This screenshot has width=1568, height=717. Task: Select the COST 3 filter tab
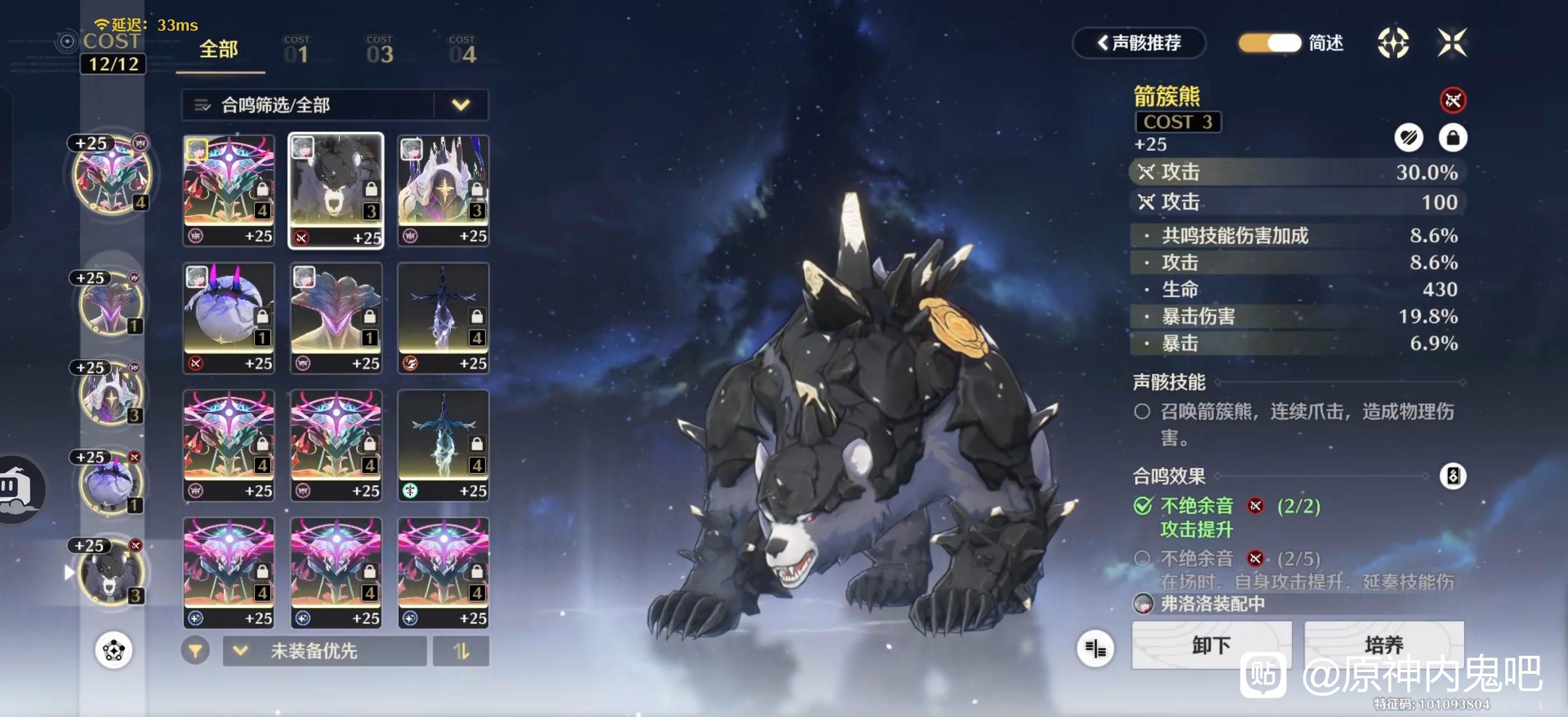(380, 51)
